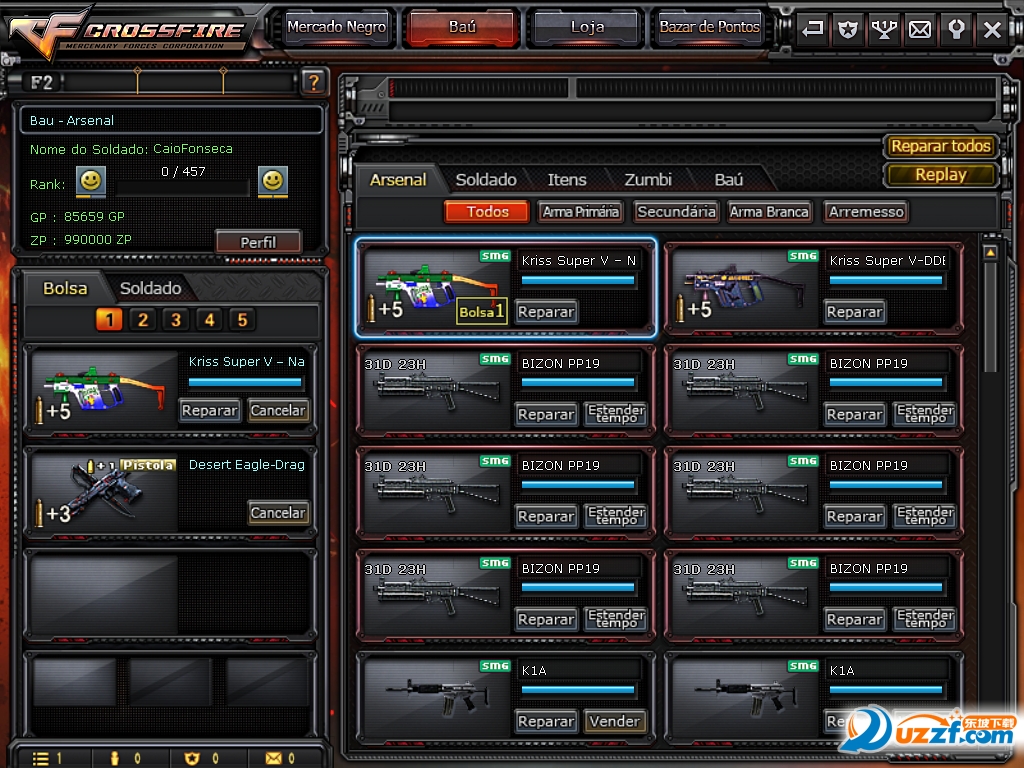Select bag number 3
Viewport: 1024px width, 768px height.
[x=176, y=320]
